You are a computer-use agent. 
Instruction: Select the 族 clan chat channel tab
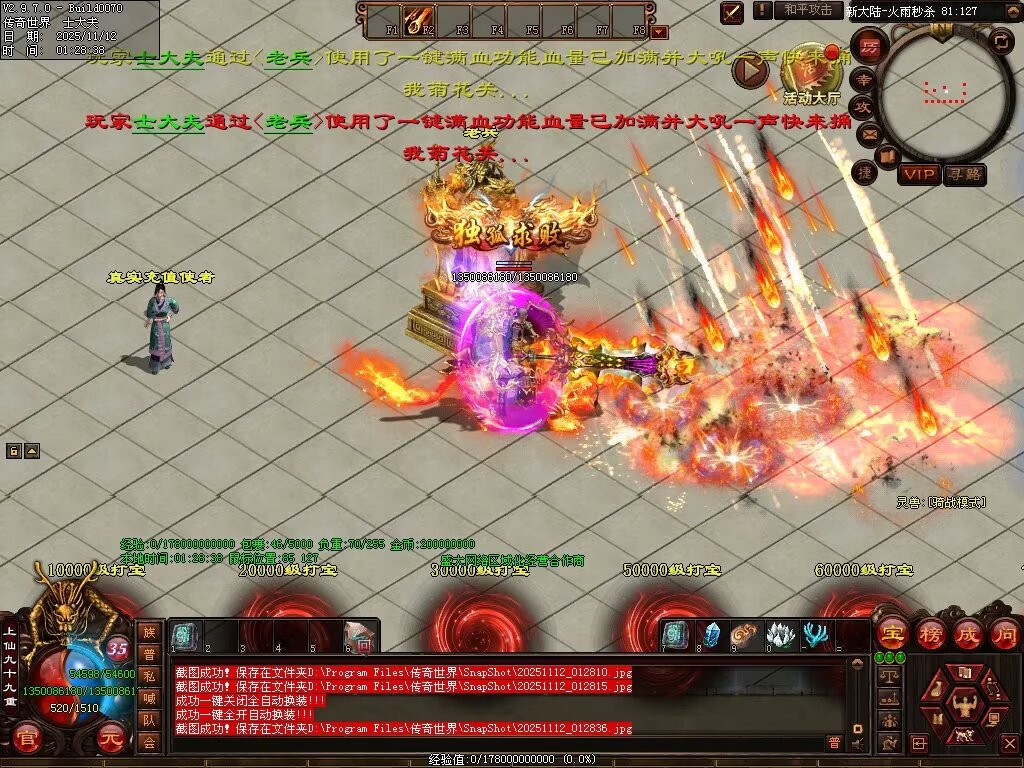coord(148,631)
